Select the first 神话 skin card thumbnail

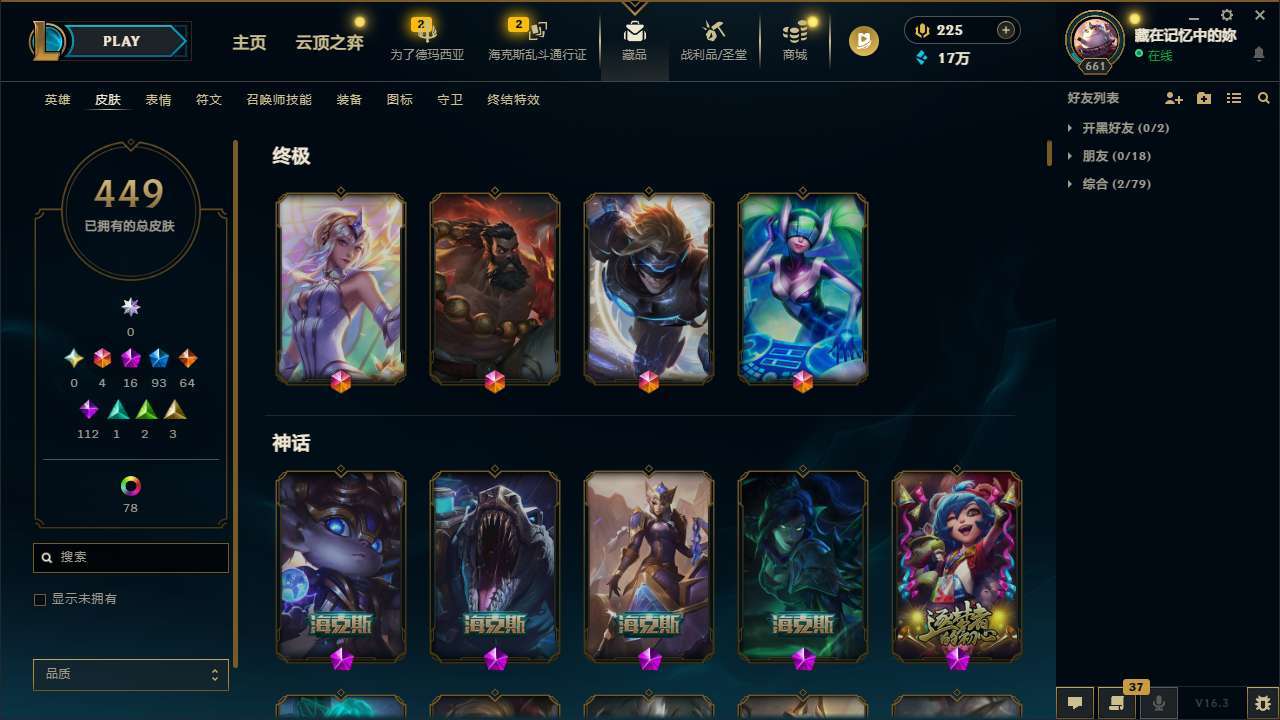click(340, 567)
